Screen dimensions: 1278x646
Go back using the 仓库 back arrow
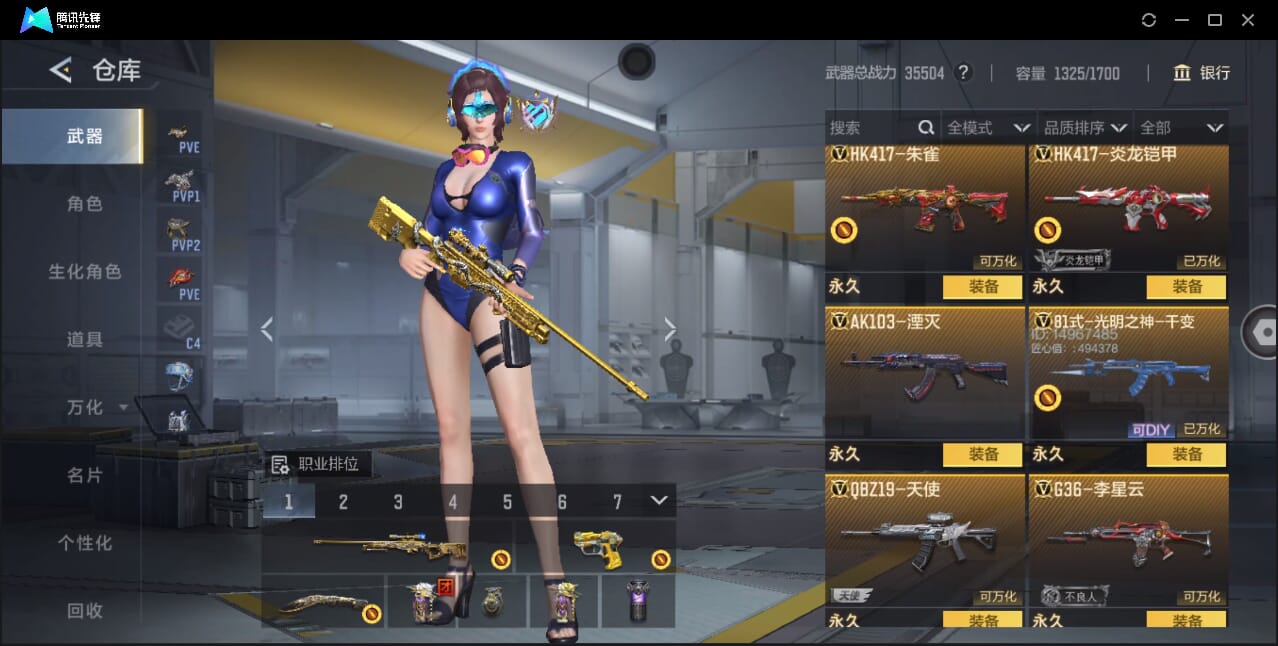61,70
